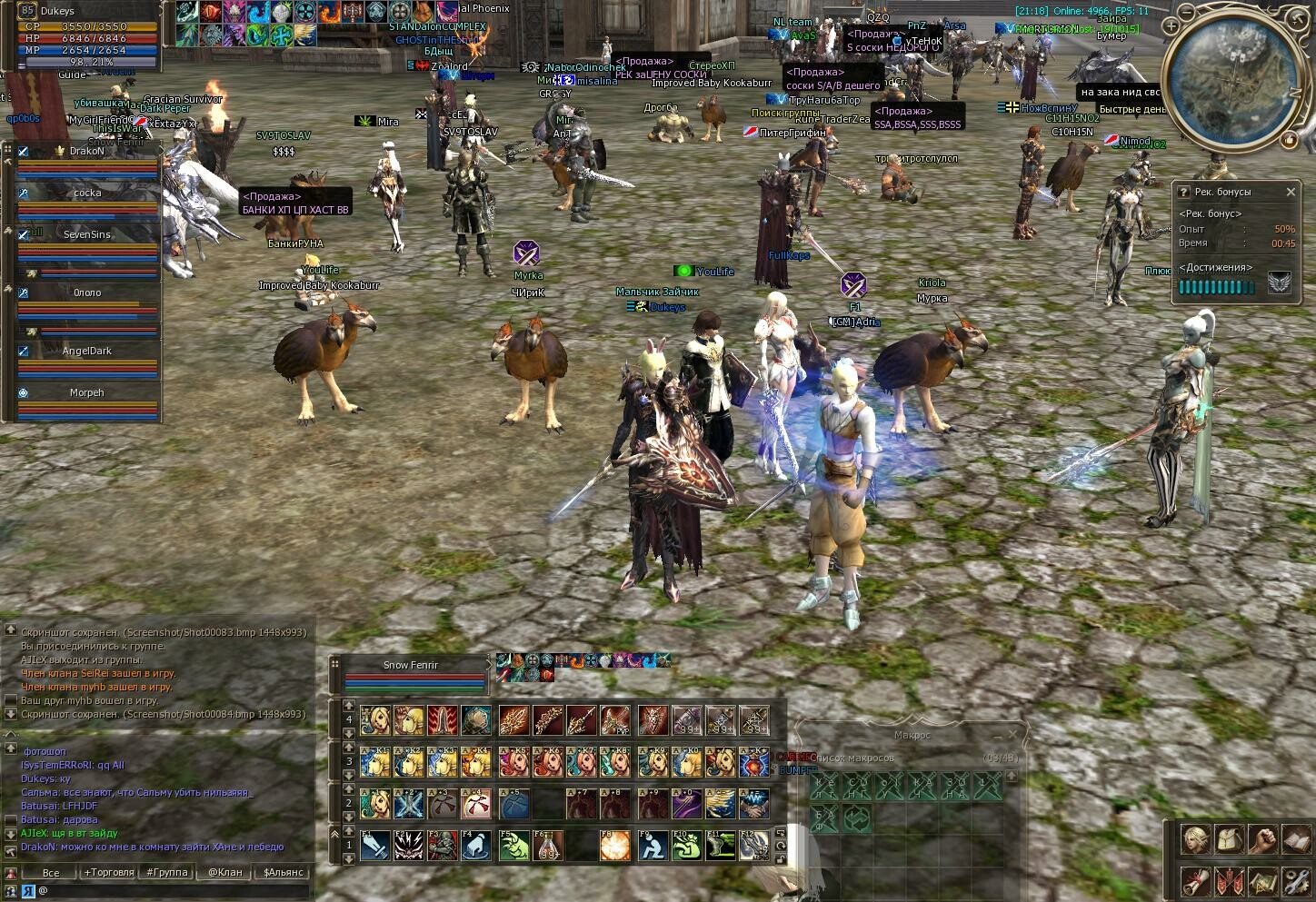
Task: Open the inventory backpack icon
Action: pyautogui.click(x=1228, y=839)
